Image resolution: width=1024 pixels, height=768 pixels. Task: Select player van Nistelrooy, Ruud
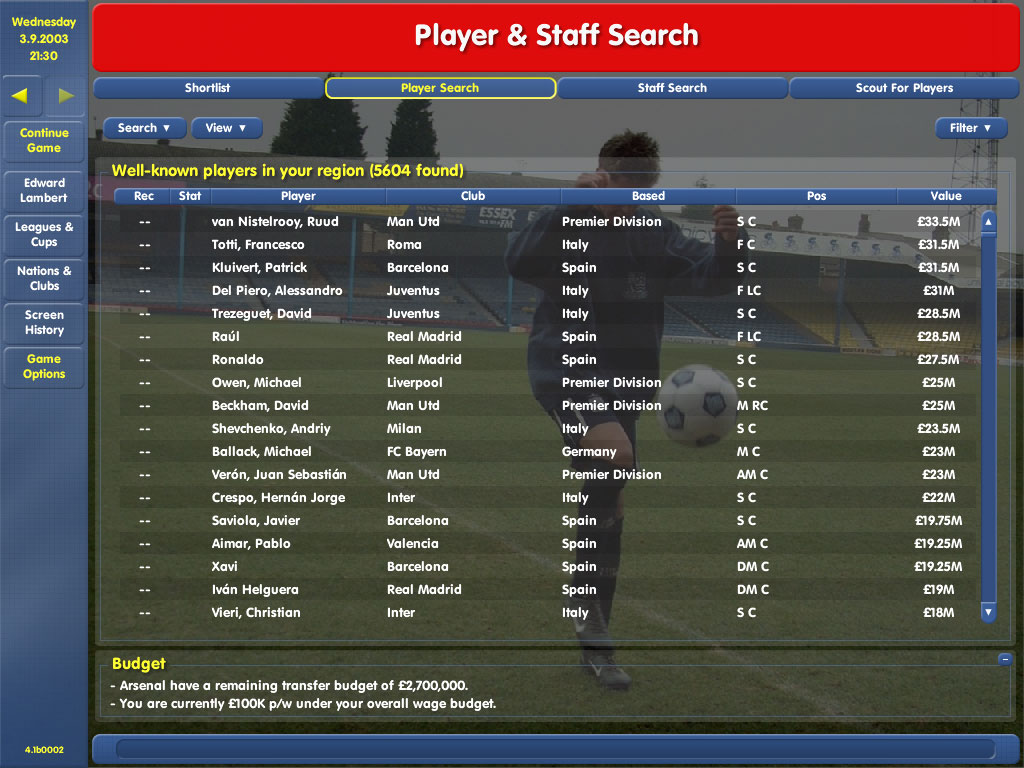tap(275, 222)
